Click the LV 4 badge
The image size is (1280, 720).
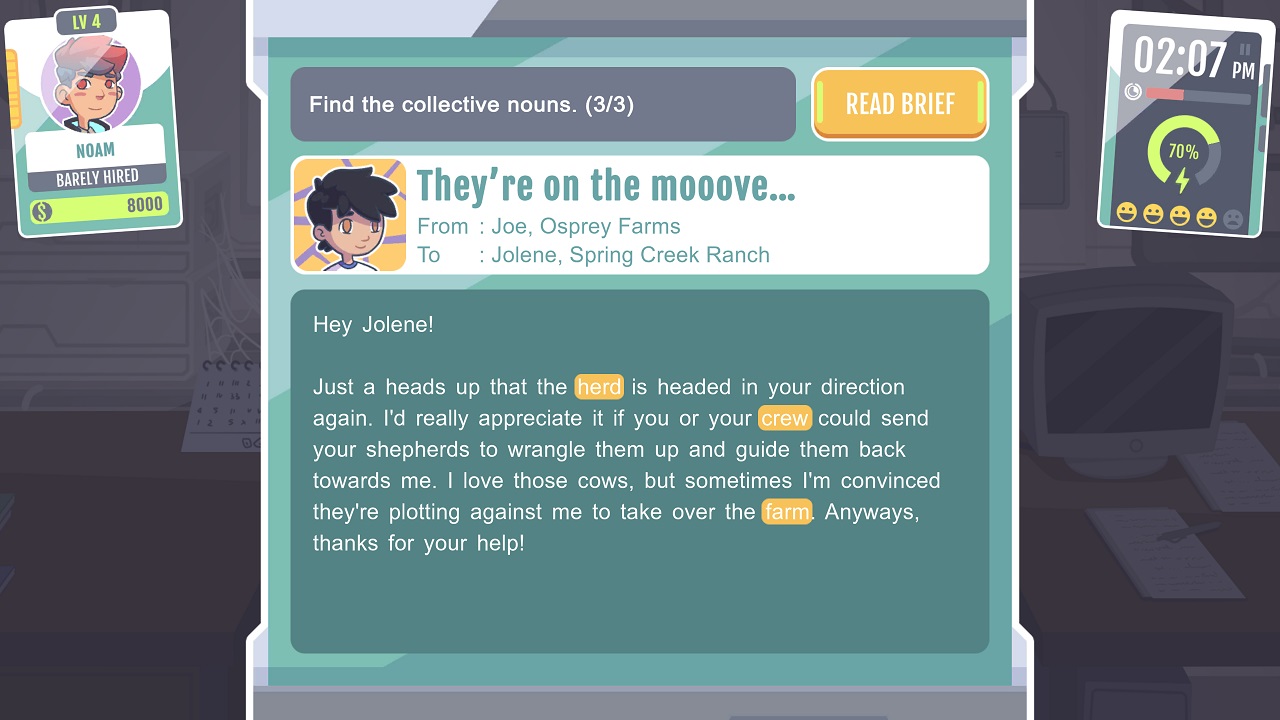tap(86, 19)
